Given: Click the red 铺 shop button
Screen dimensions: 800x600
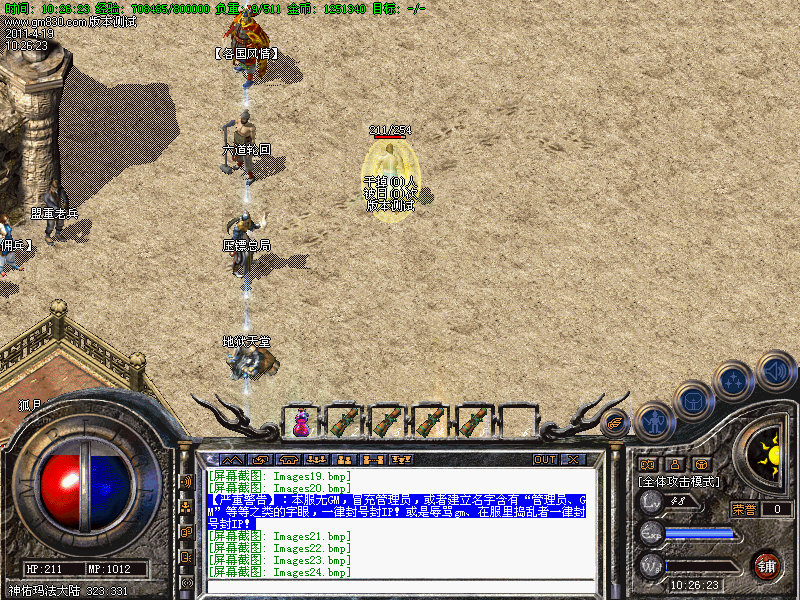Looking at the screenshot, I should [x=766, y=564].
